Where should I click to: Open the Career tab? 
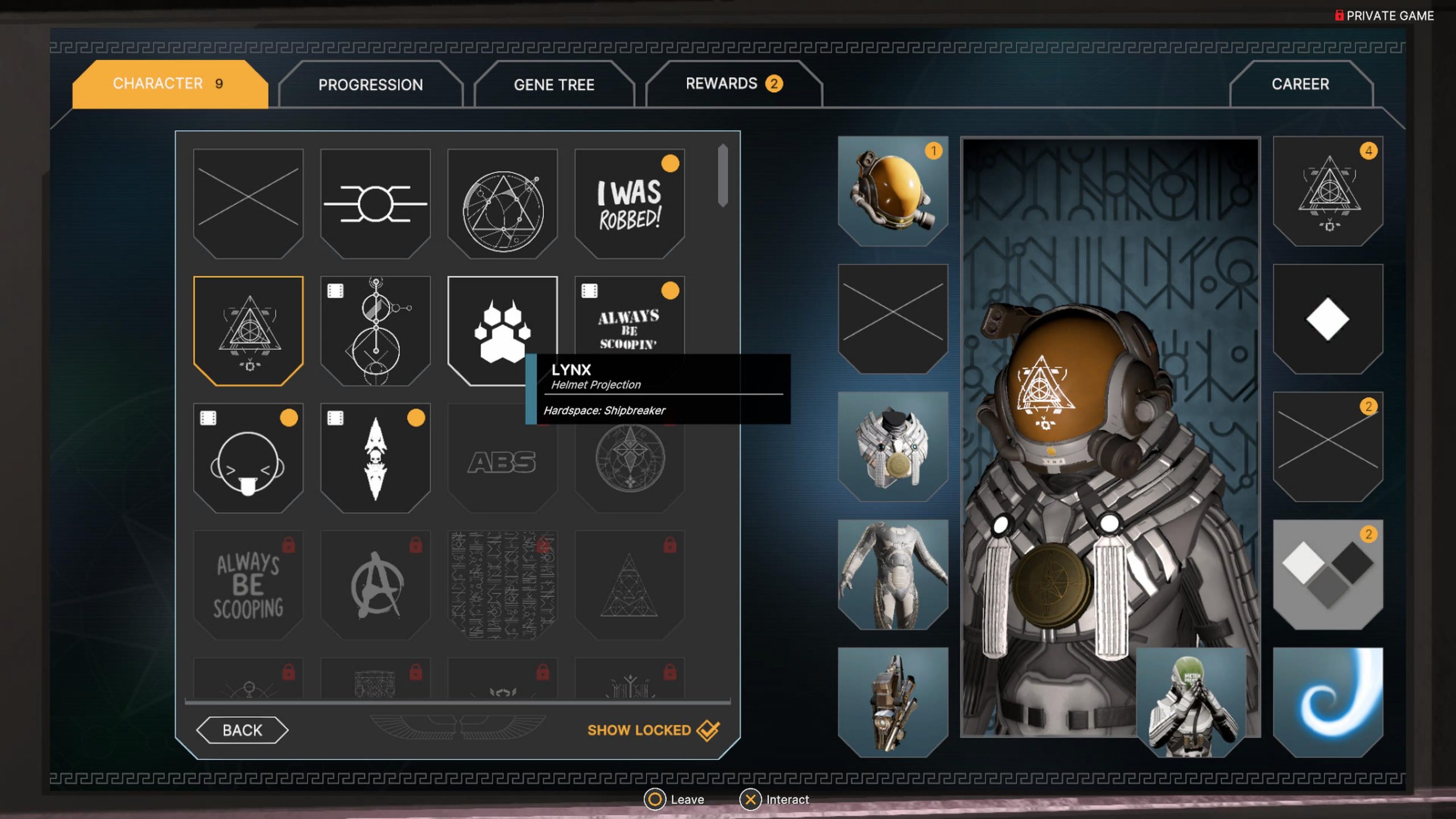(1300, 84)
